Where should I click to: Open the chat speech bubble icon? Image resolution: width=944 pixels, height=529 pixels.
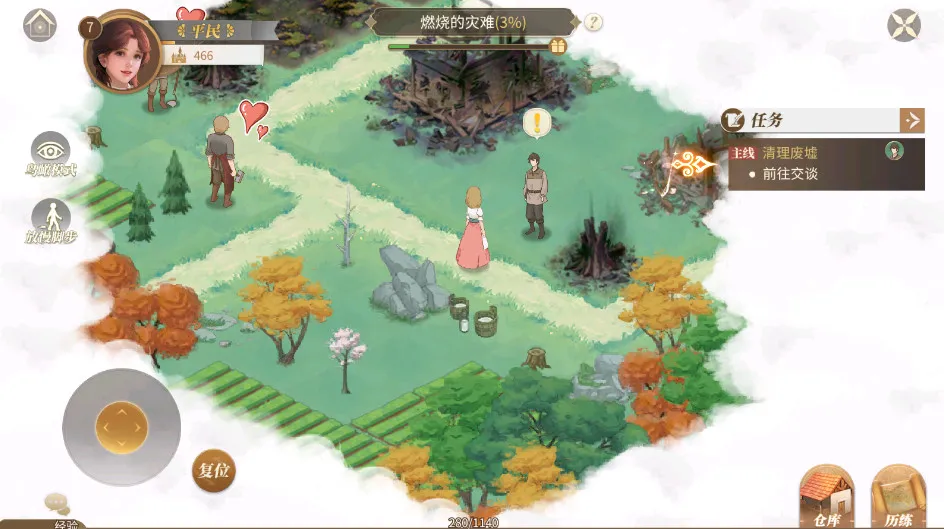coord(56,503)
